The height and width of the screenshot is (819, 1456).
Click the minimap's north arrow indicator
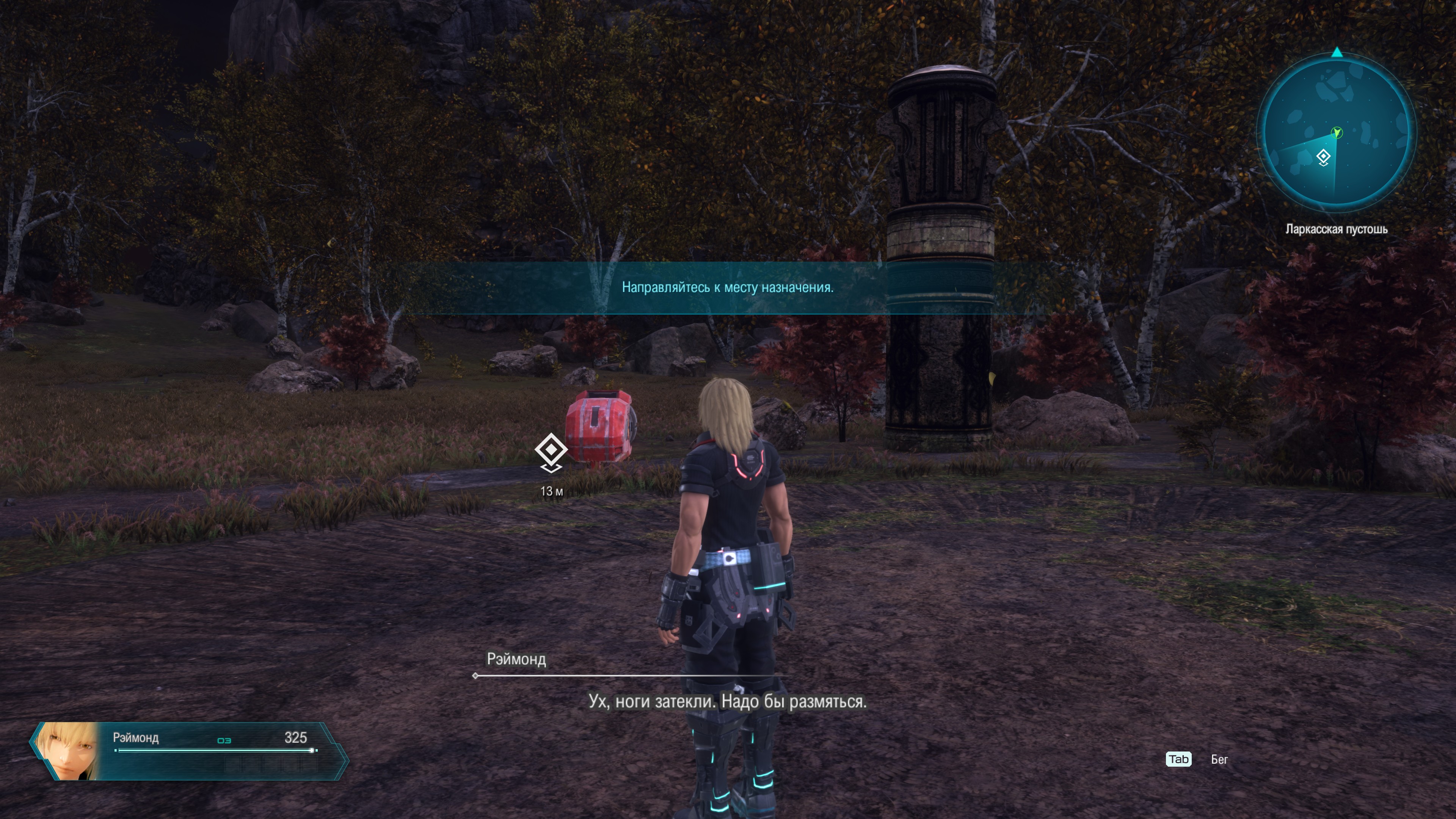pyautogui.click(x=1337, y=53)
